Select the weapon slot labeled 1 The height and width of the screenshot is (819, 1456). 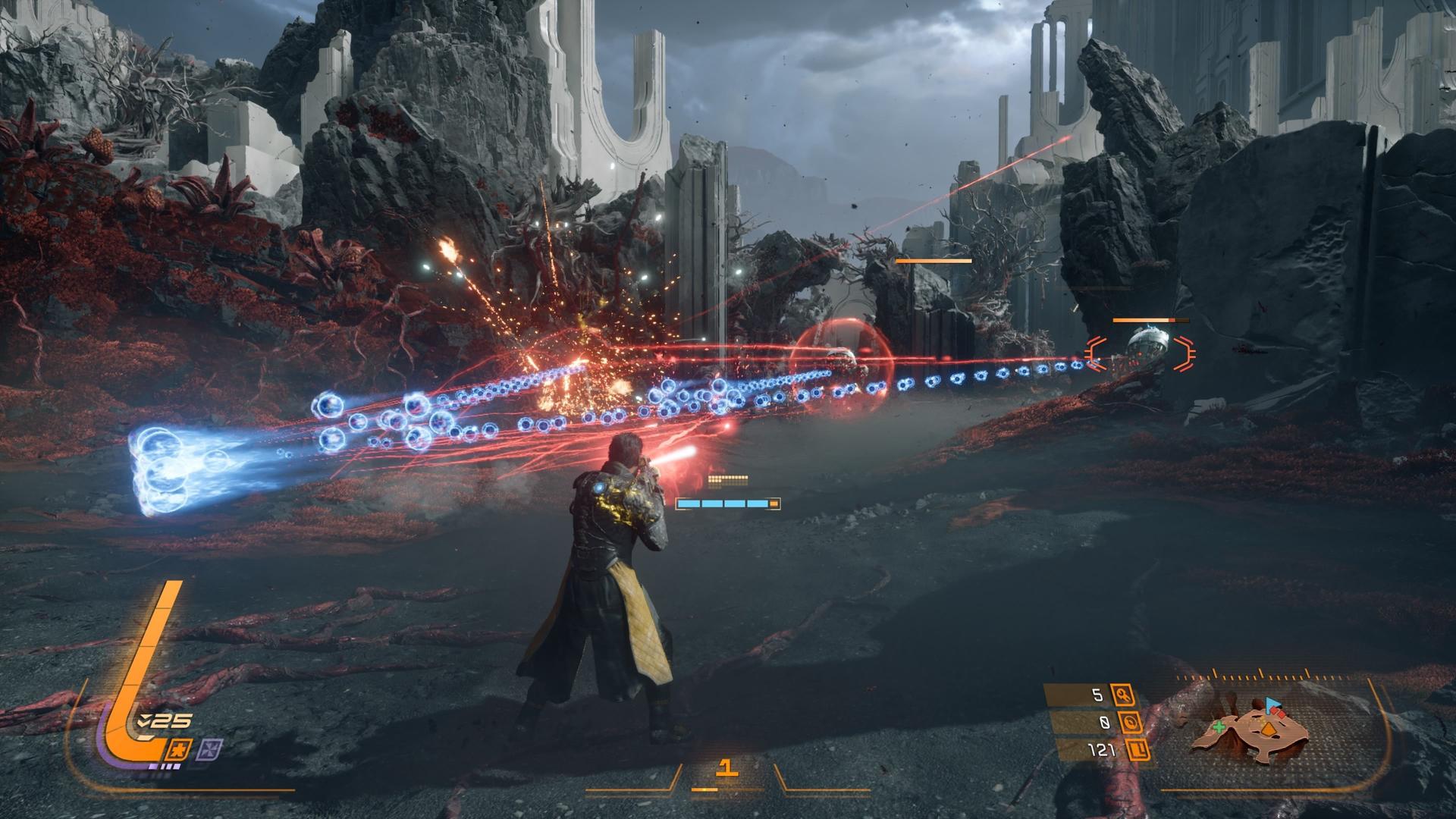coord(728,767)
